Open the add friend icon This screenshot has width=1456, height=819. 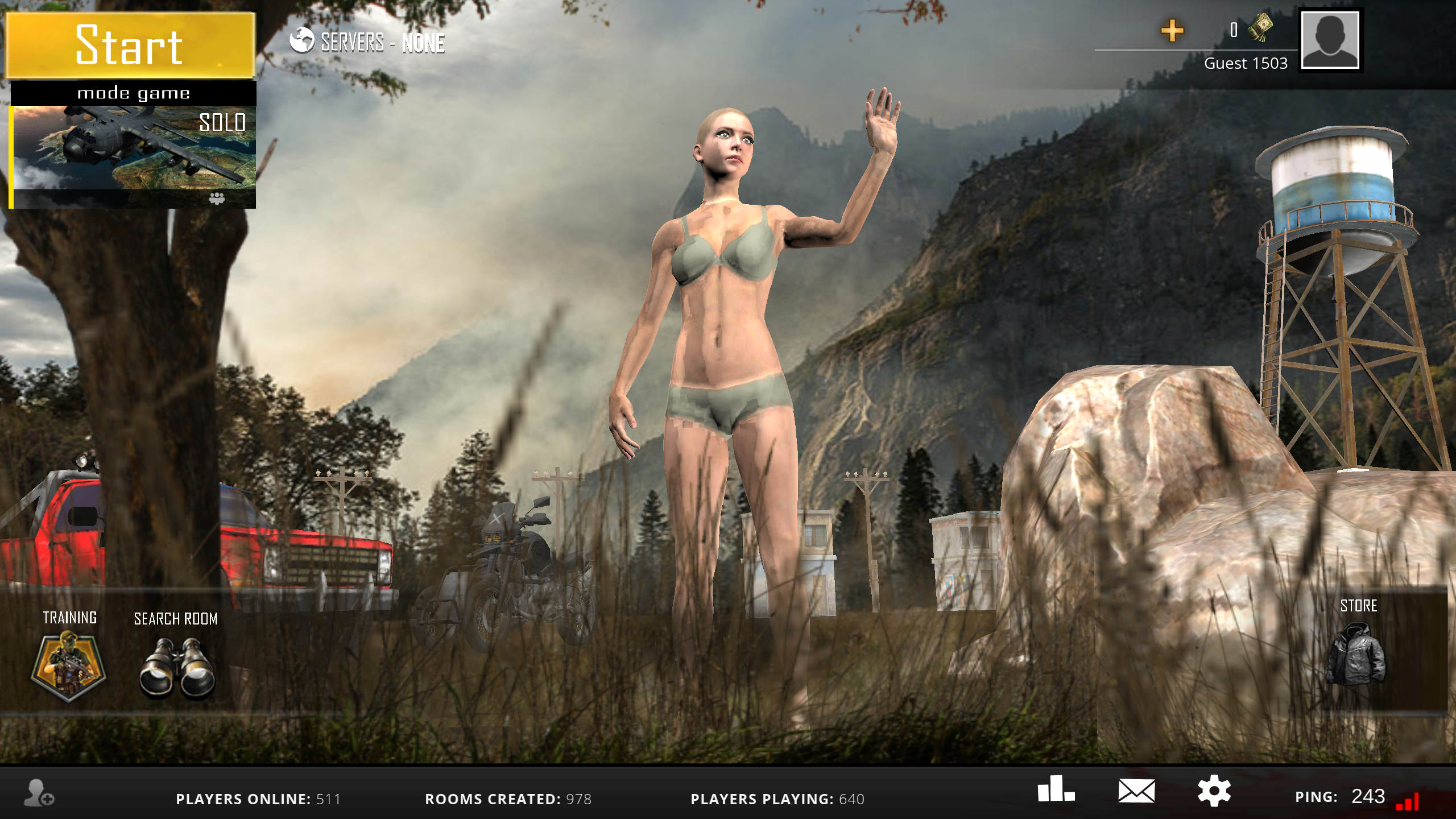tap(39, 793)
